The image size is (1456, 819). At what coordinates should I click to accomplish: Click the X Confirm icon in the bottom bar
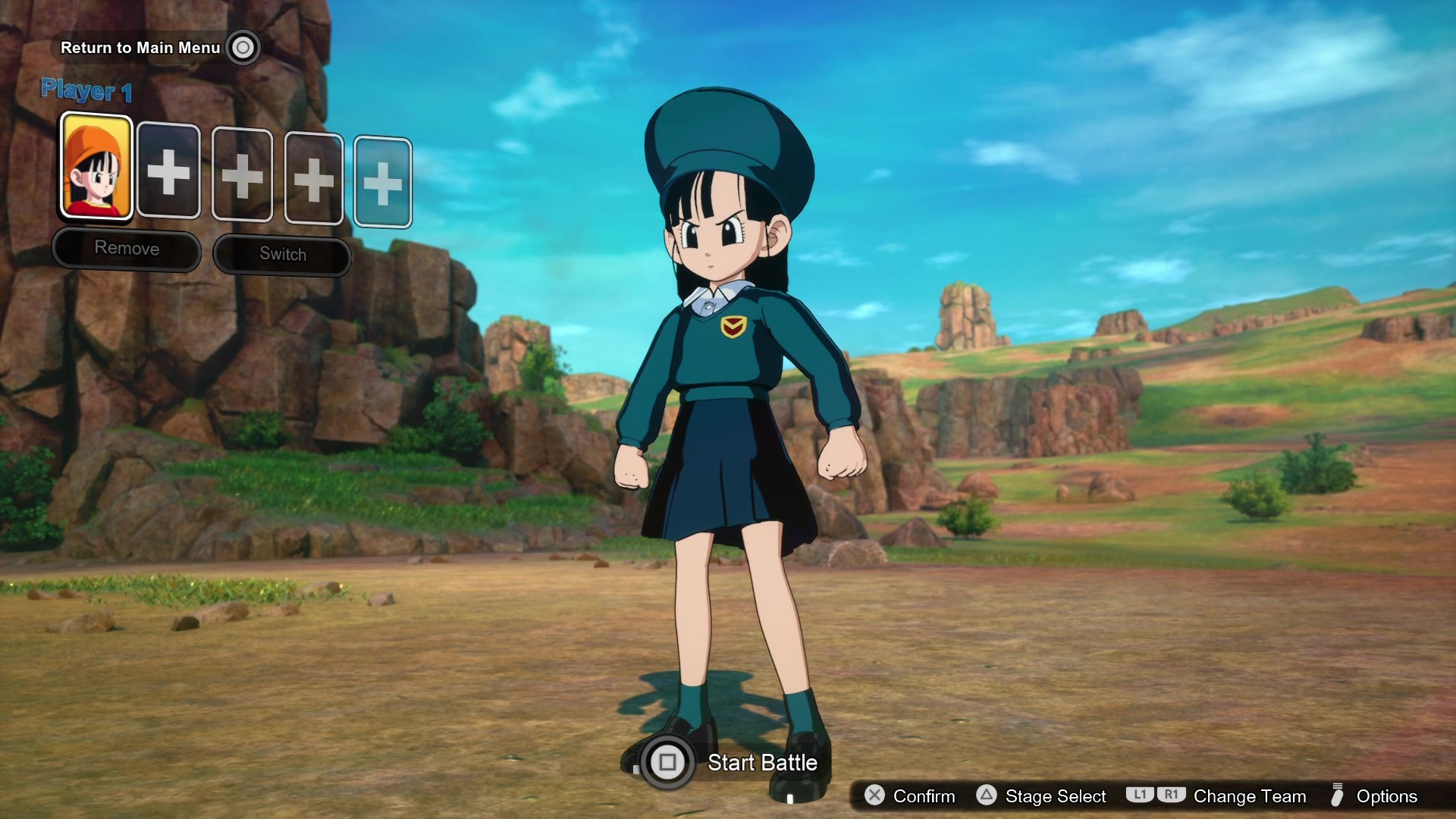point(876,796)
